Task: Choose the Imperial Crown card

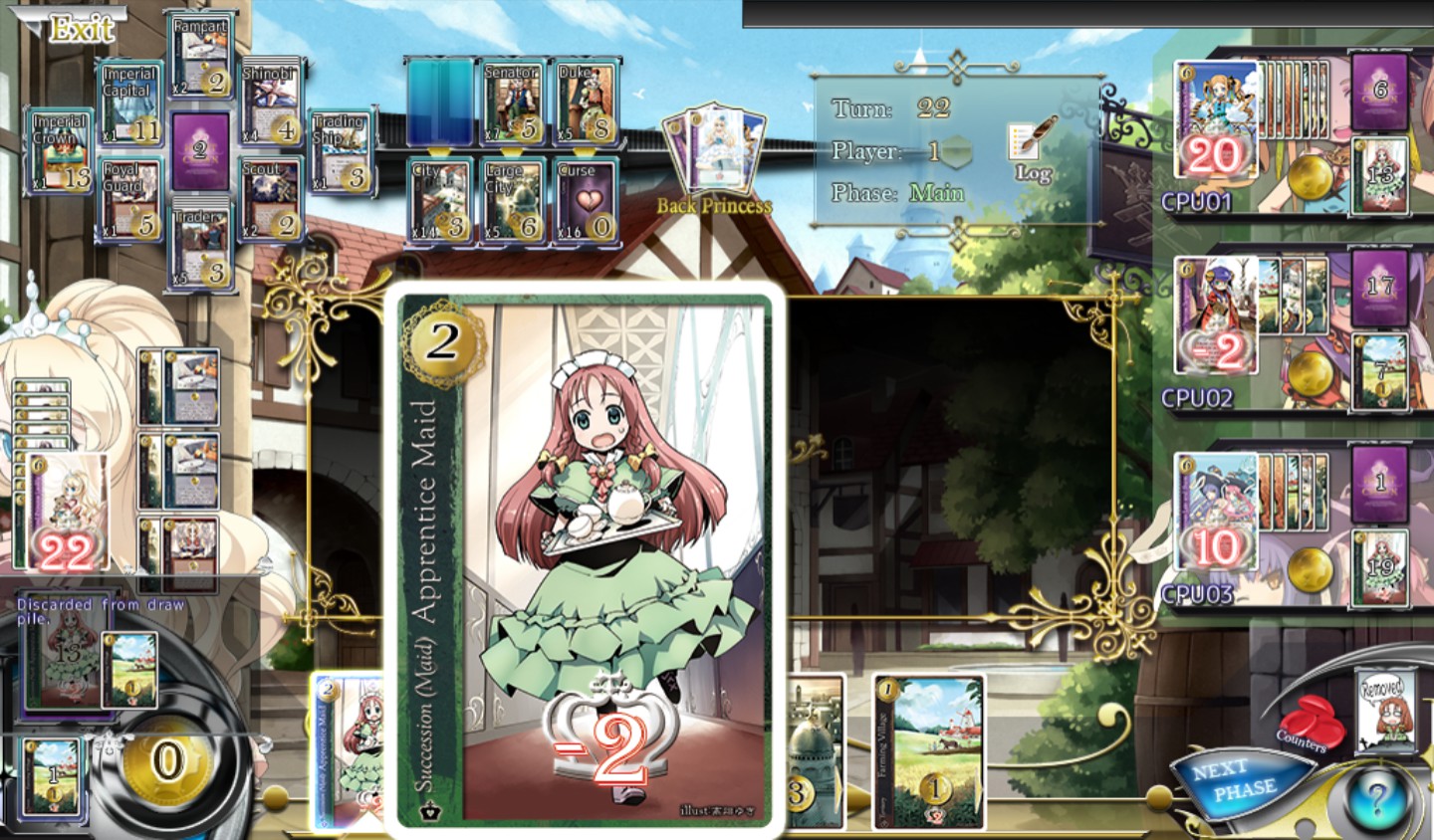Action: 60,151
